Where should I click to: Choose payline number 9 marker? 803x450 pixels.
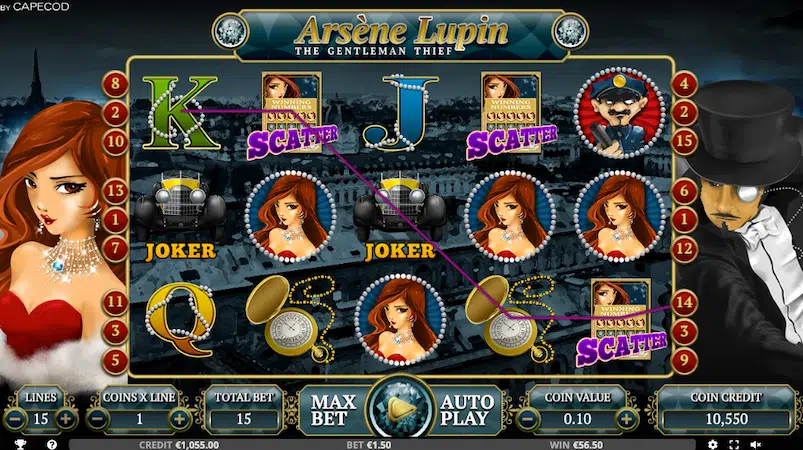coord(685,358)
